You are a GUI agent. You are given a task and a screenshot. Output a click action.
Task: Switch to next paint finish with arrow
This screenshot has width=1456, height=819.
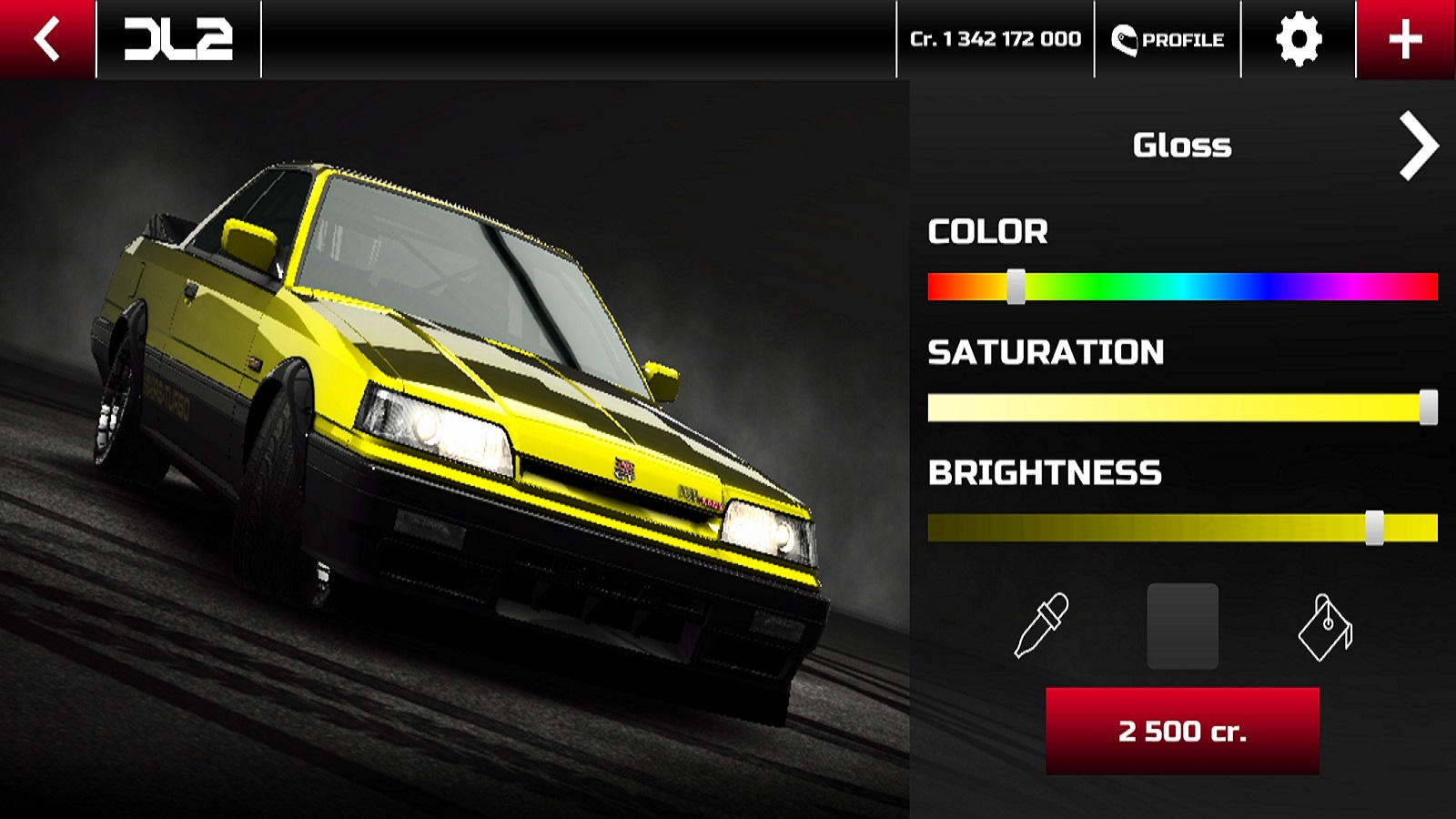click(1418, 146)
